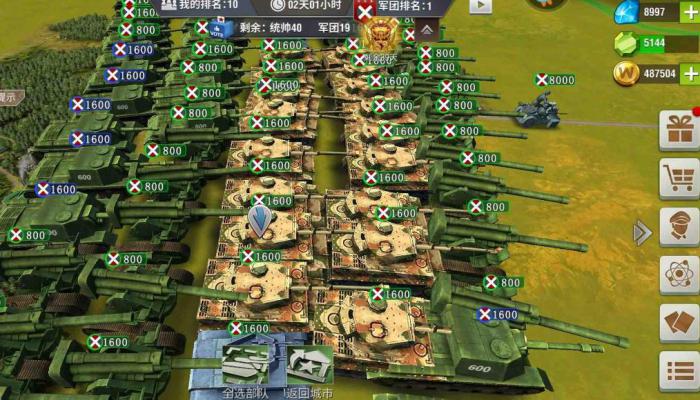This screenshot has width=700, height=400.
Task: Open the golden dragon legion emblem
Action: pos(379,37)
